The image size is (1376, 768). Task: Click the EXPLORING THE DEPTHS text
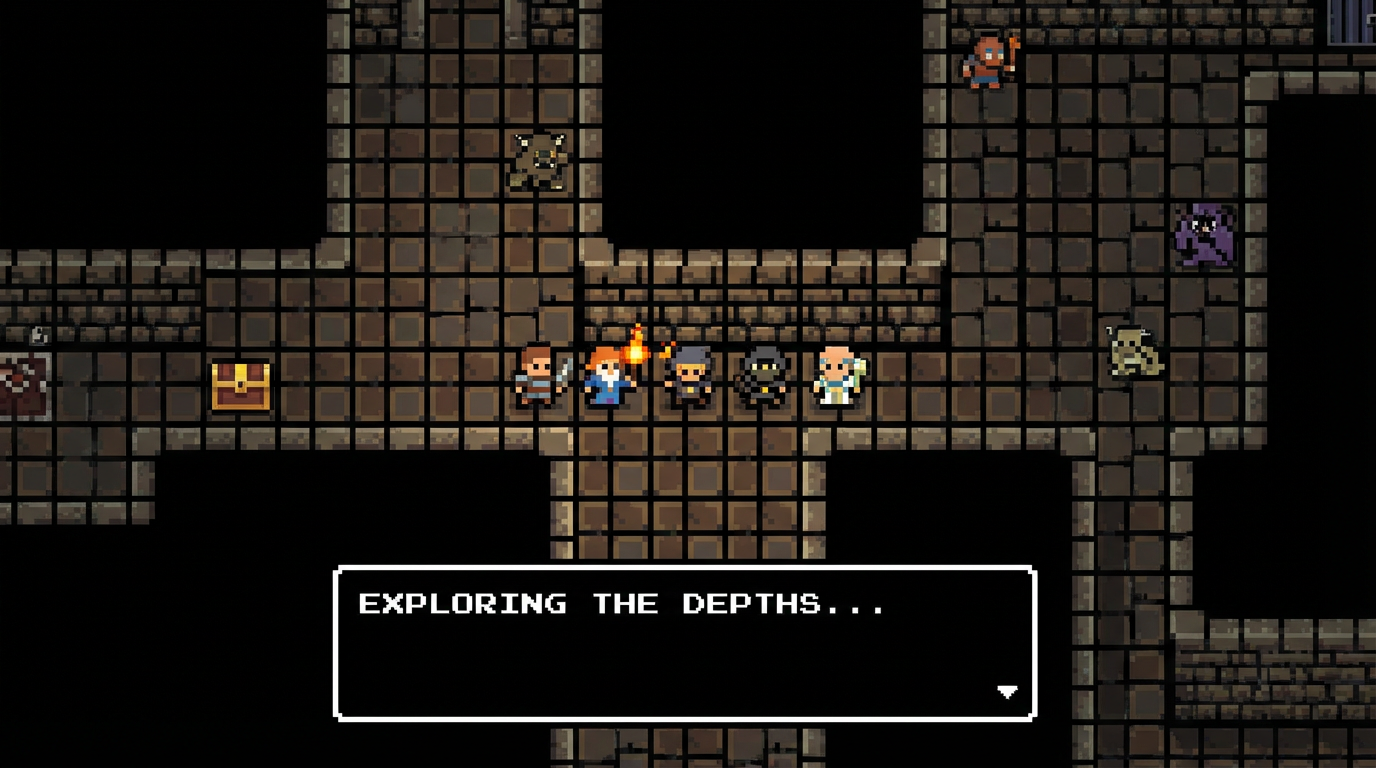pyautogui.click(x=624, y=603)
